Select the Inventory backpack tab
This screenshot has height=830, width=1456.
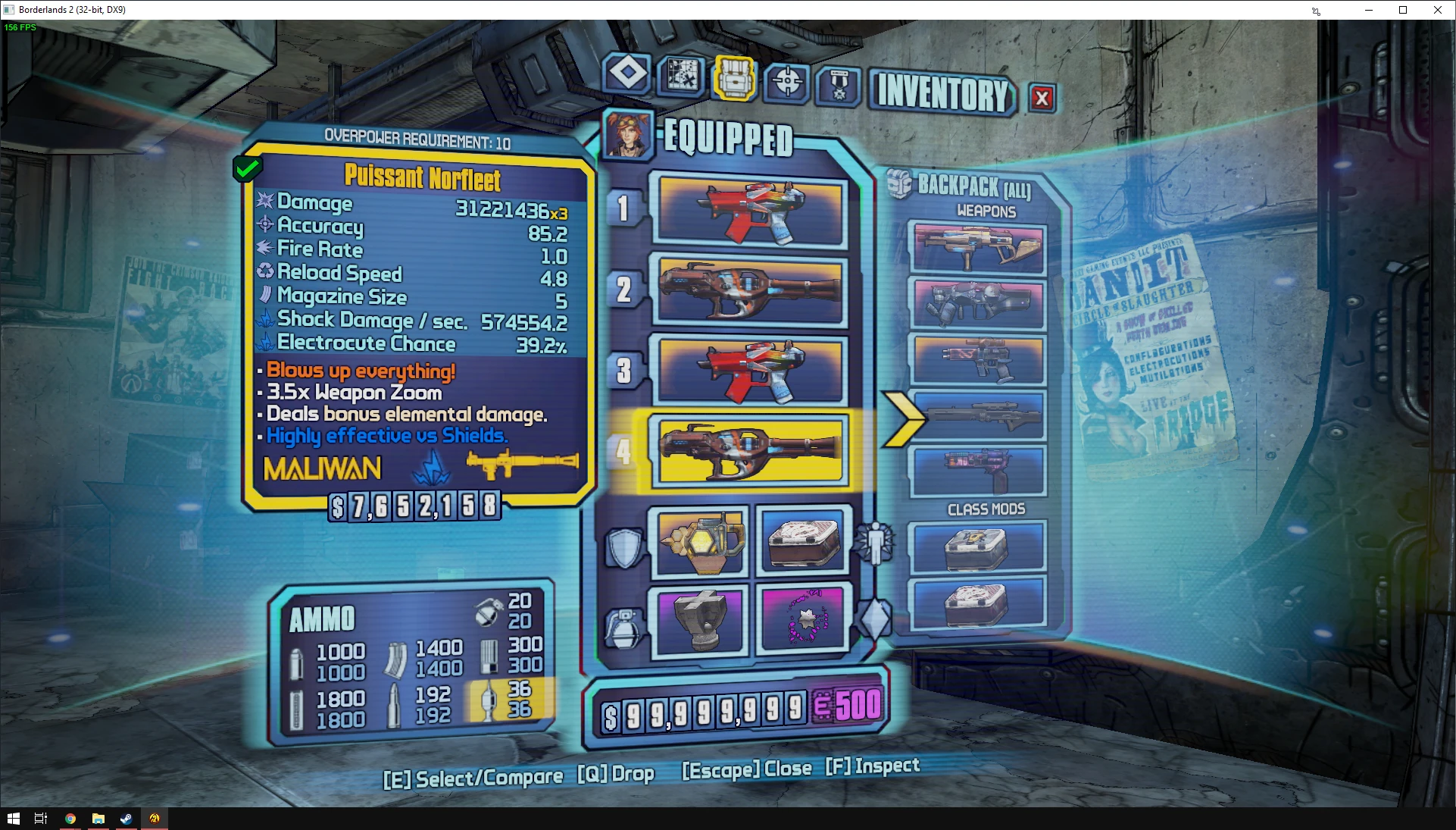click(x=734, y=78)
